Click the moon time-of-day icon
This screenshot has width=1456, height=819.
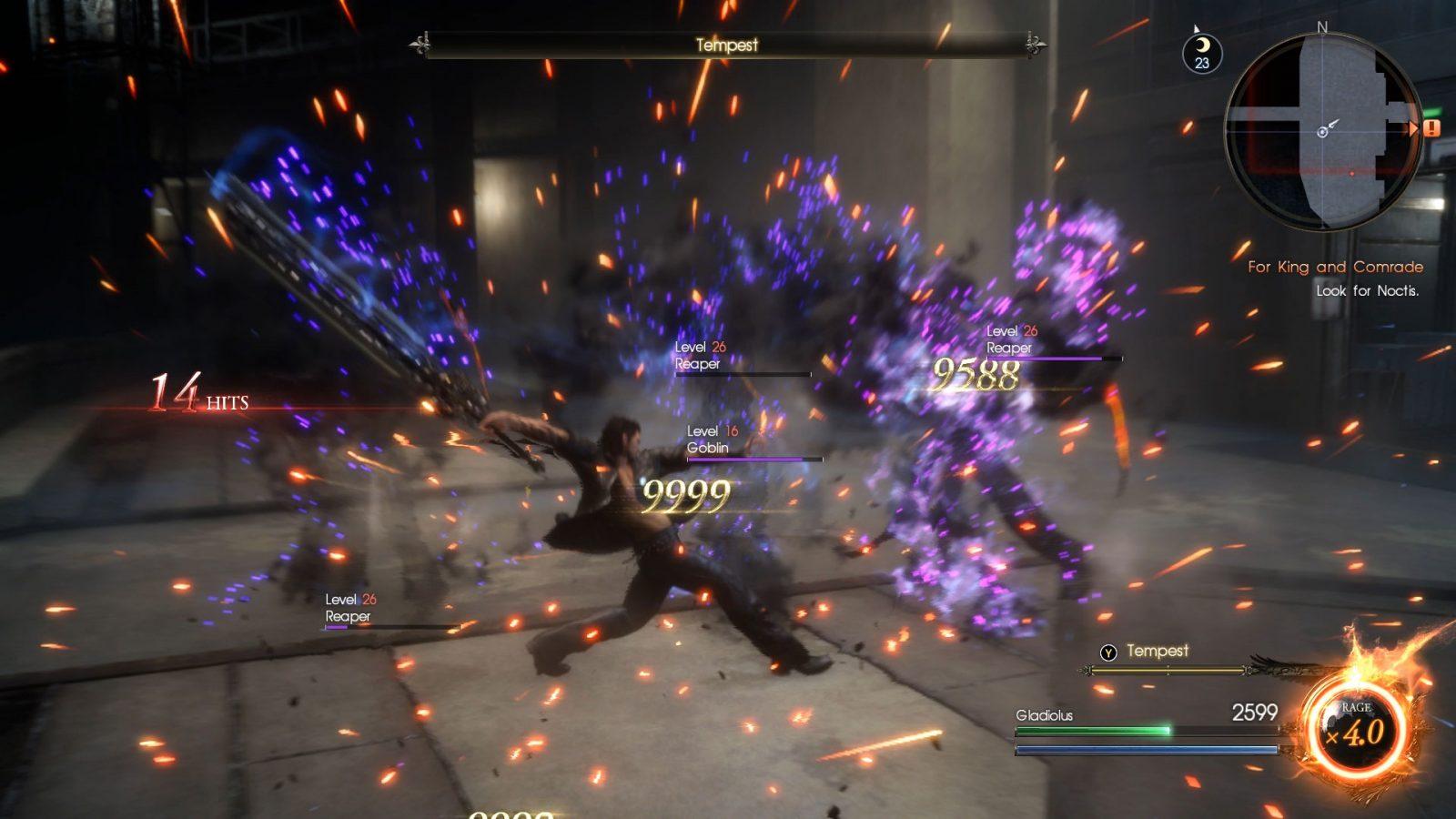click(1202, 53)
